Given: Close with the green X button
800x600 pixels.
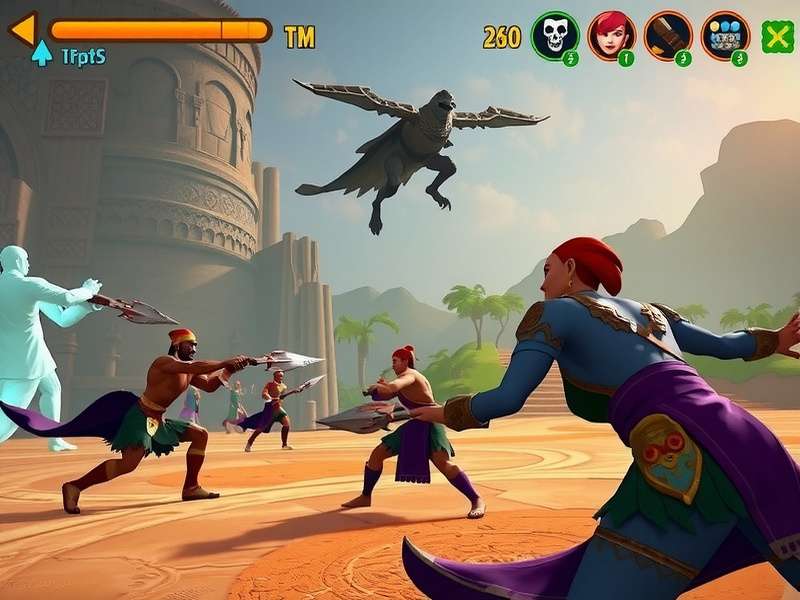Looking at the screenshot, I should [777, 37].
